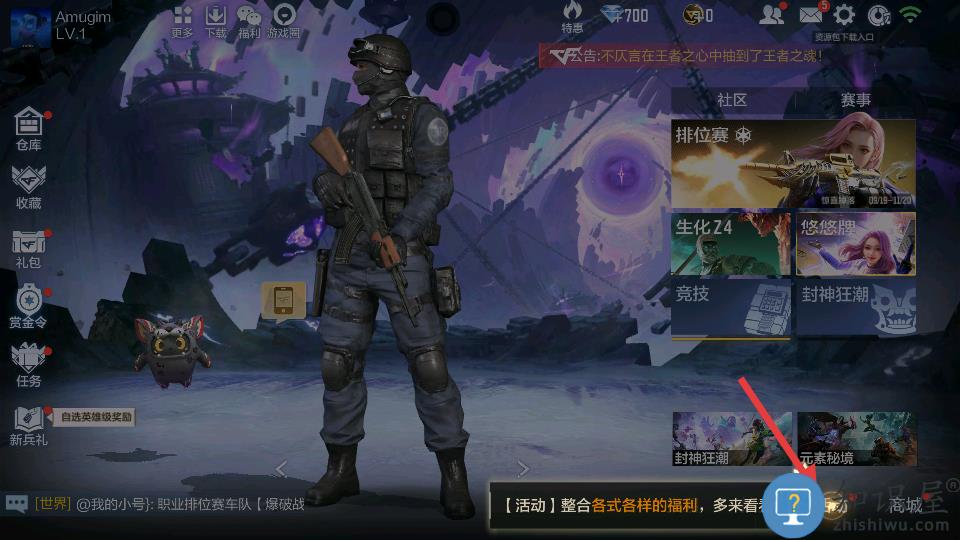Switch to the 赛事 events tab
Screen dimensions: 960x540
tap(855, 100)
